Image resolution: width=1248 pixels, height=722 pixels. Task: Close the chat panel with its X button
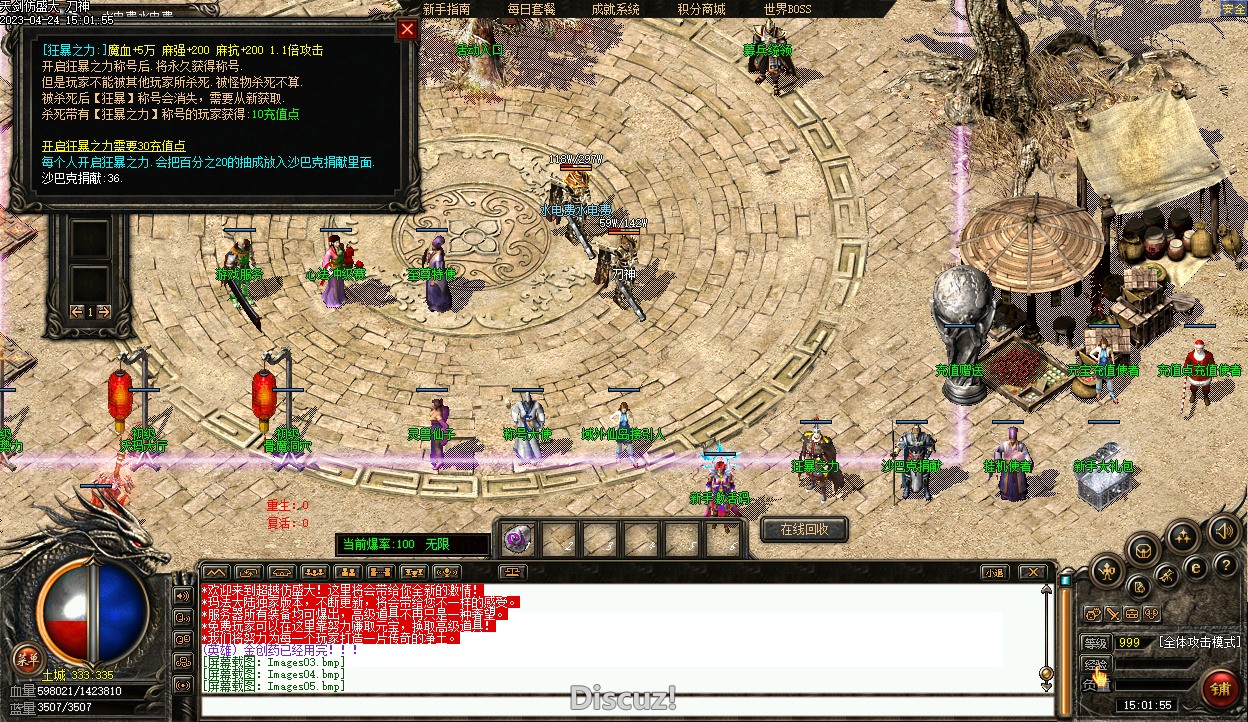click(x=1033, y=573)
